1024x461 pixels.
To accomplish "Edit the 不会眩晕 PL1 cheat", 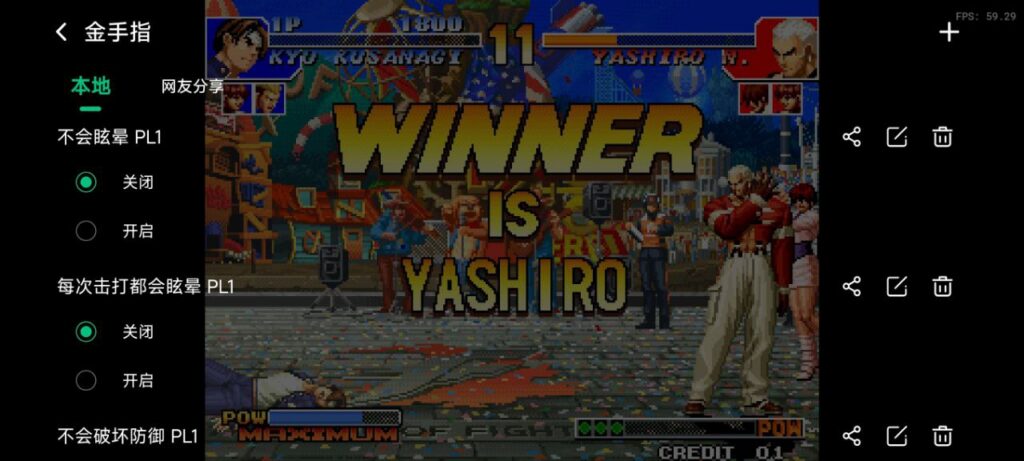I will (897, 137).
